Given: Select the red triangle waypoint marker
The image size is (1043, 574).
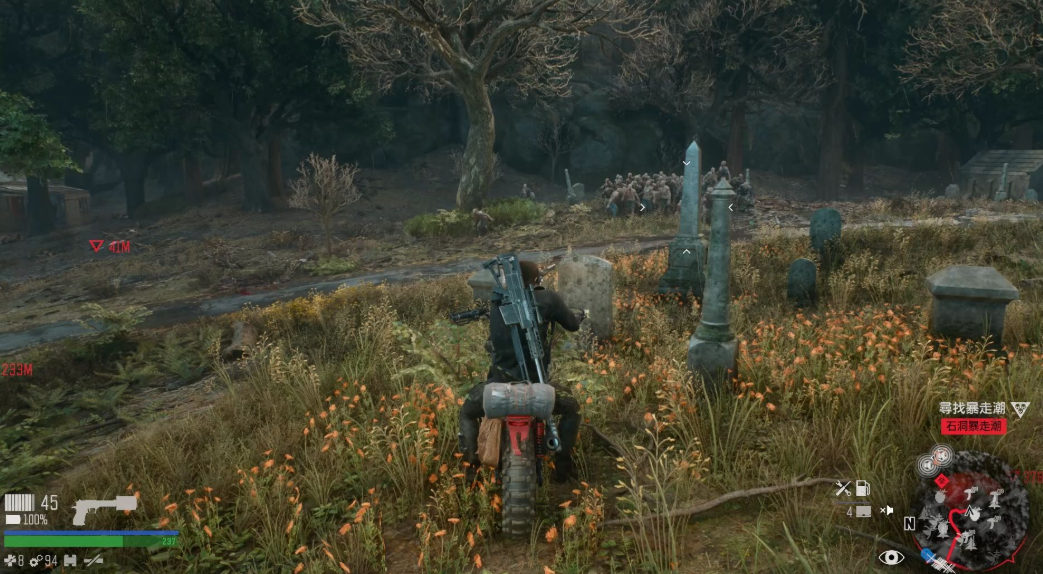Looking at the screenshot, I should [x=96, y=246].
